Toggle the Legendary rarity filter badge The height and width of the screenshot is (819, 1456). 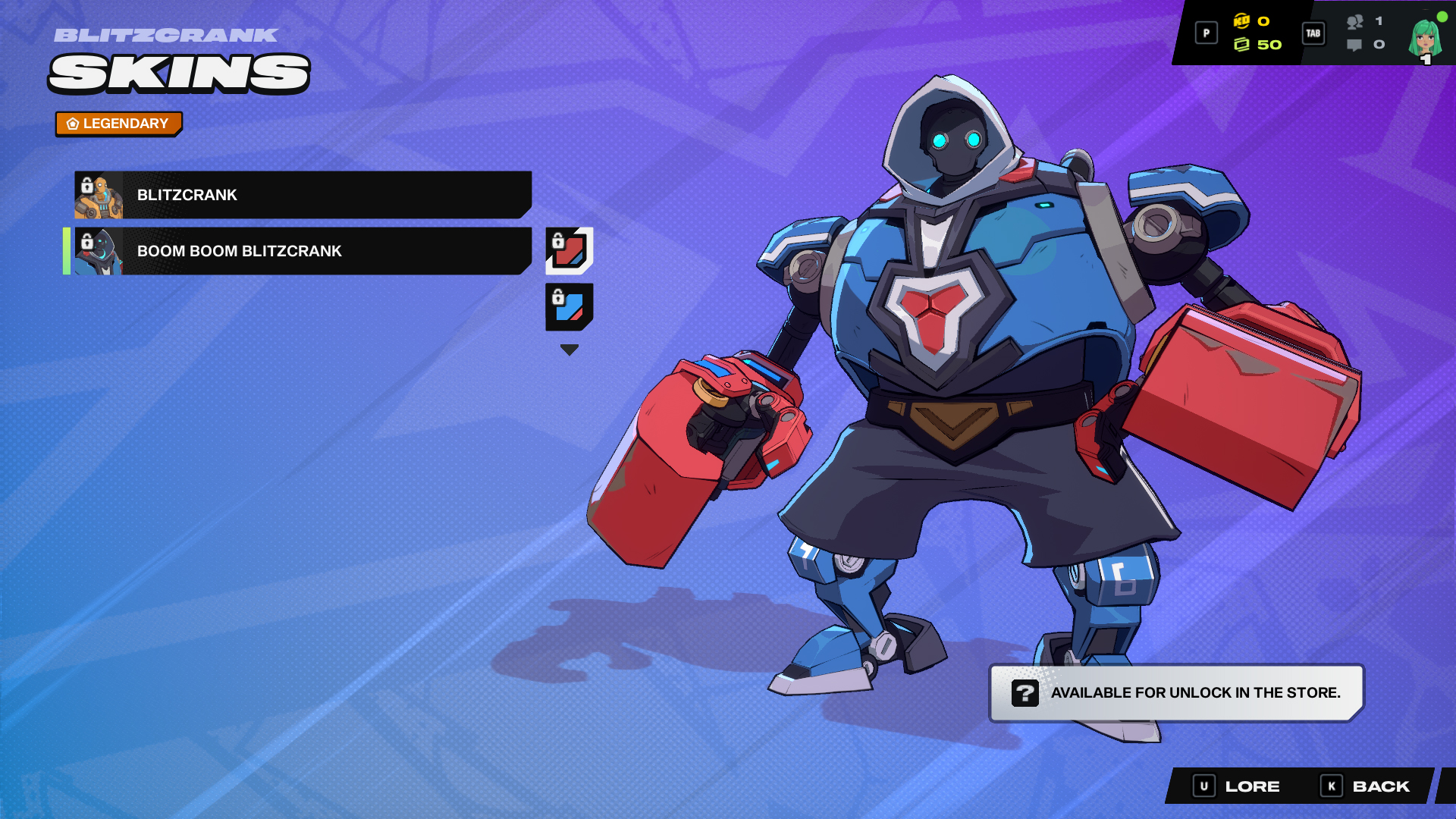pyautogui.click(x=118, y=123)
